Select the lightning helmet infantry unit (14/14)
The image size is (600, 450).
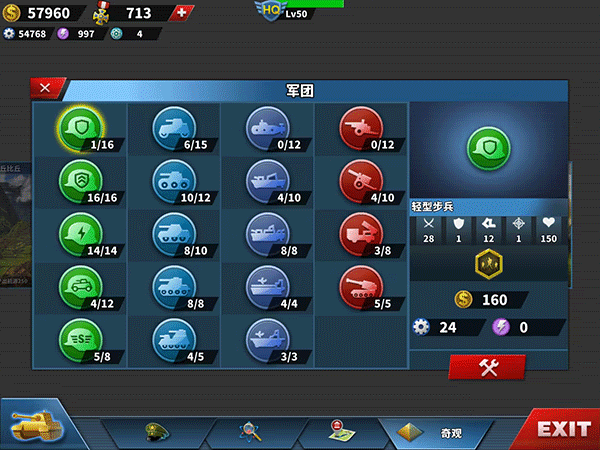click(77, 232)
